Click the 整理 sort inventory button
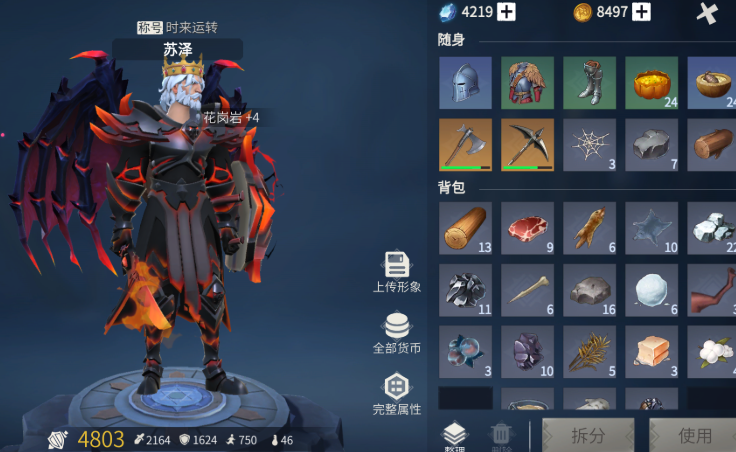The height and width of the screenshot is (452, 736). [x=455, y=436]
